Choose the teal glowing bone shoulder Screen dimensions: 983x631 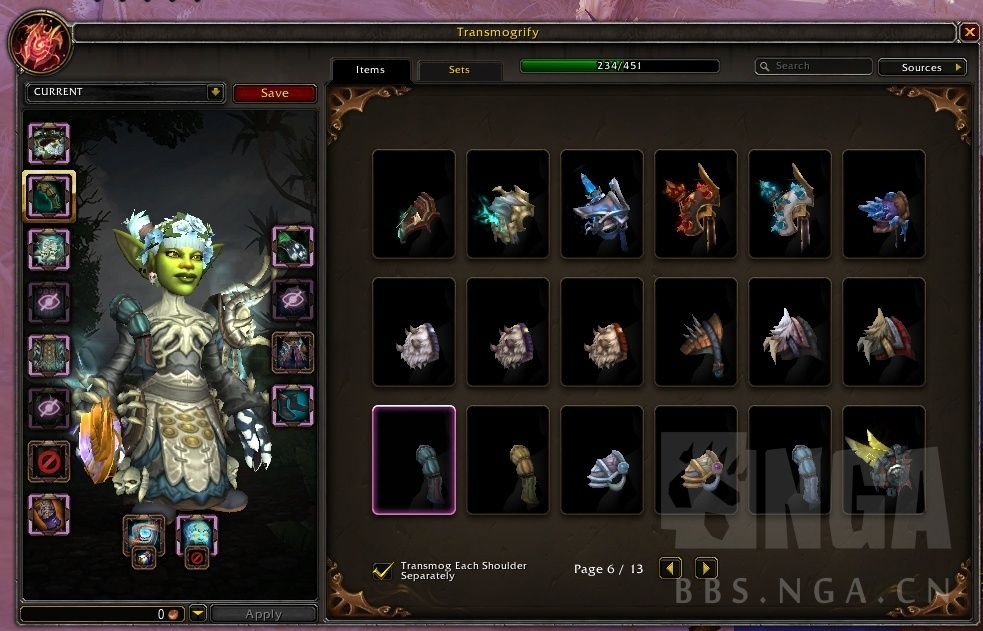coord(508,204)
